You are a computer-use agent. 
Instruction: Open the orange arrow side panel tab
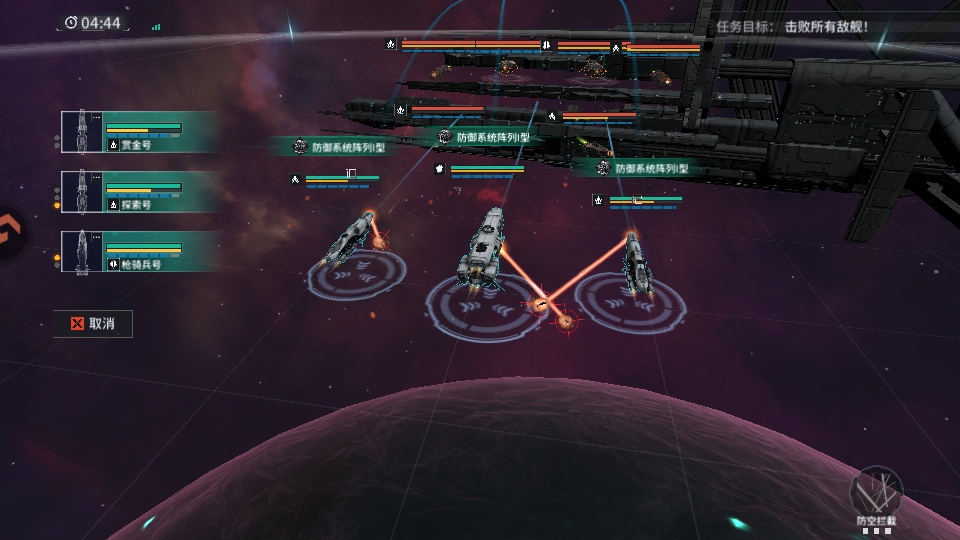tap(10, 232)
